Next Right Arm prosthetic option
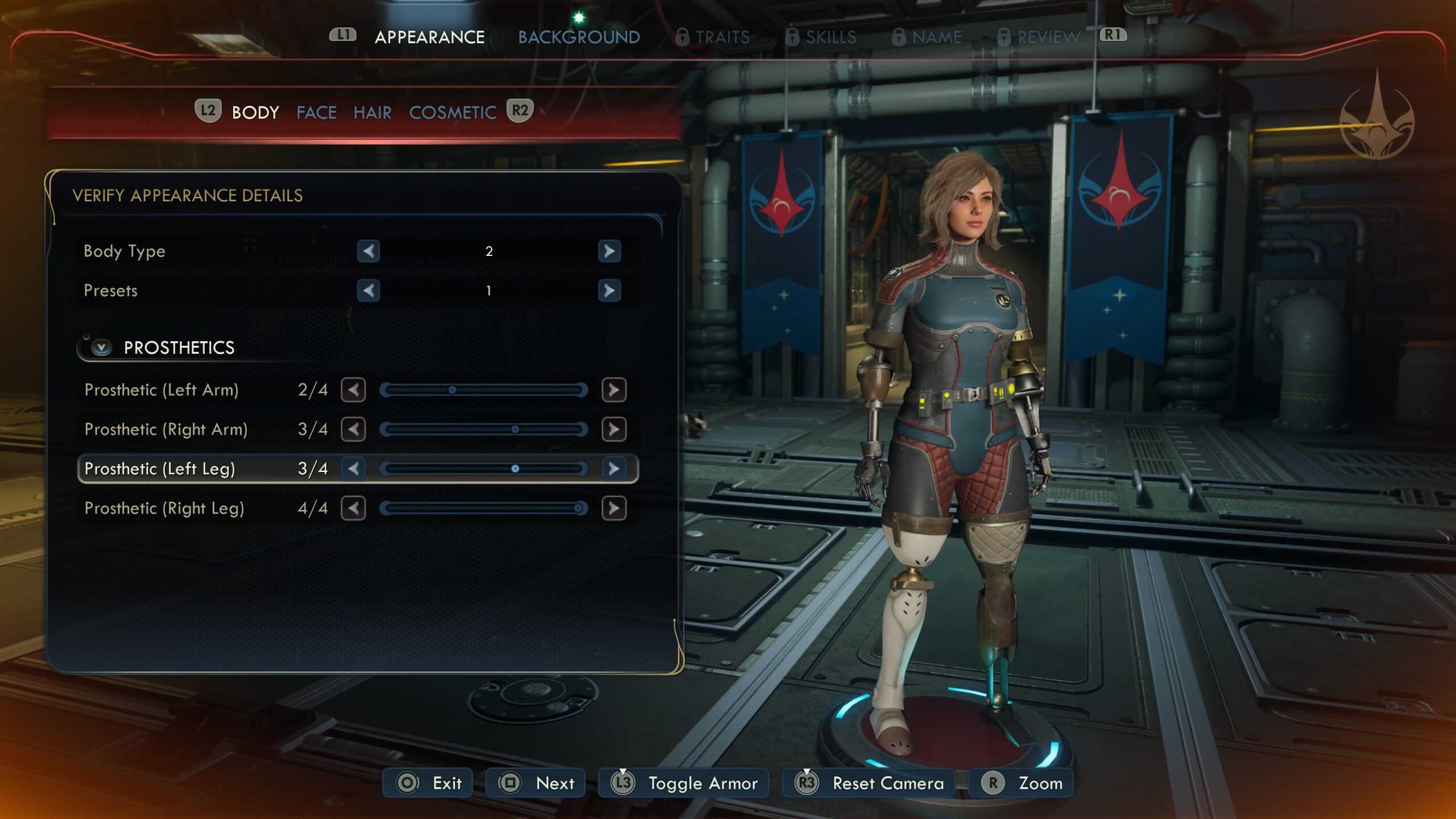 614,429
